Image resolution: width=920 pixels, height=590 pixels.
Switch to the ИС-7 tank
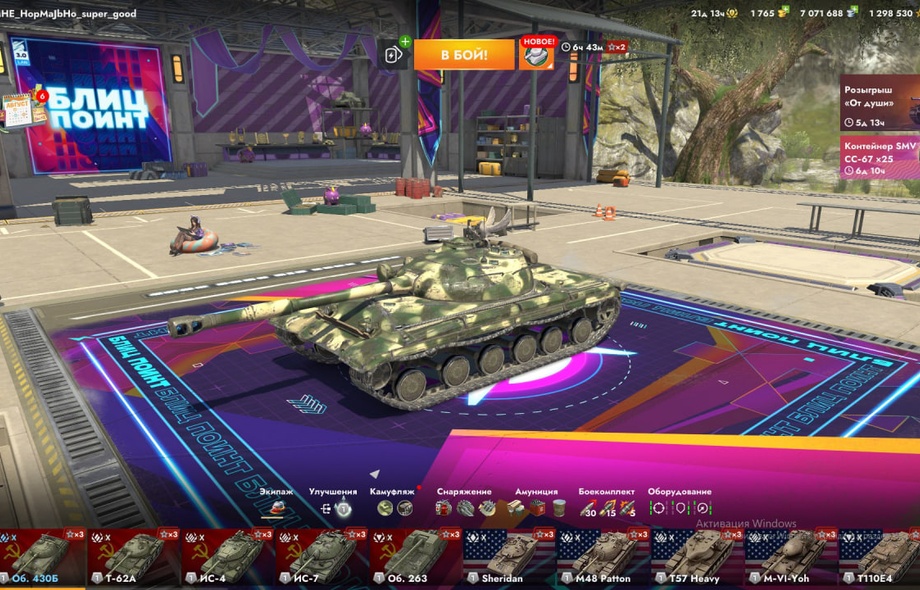tap(322, 558)
